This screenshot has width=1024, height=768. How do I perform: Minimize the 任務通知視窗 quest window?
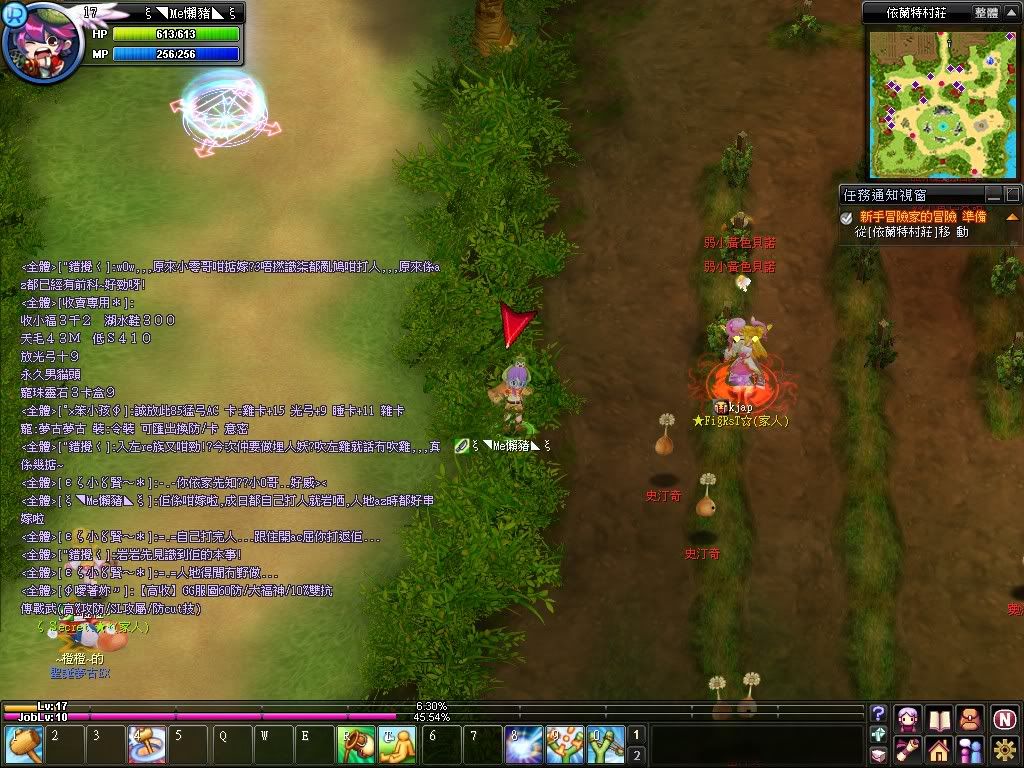993,194
